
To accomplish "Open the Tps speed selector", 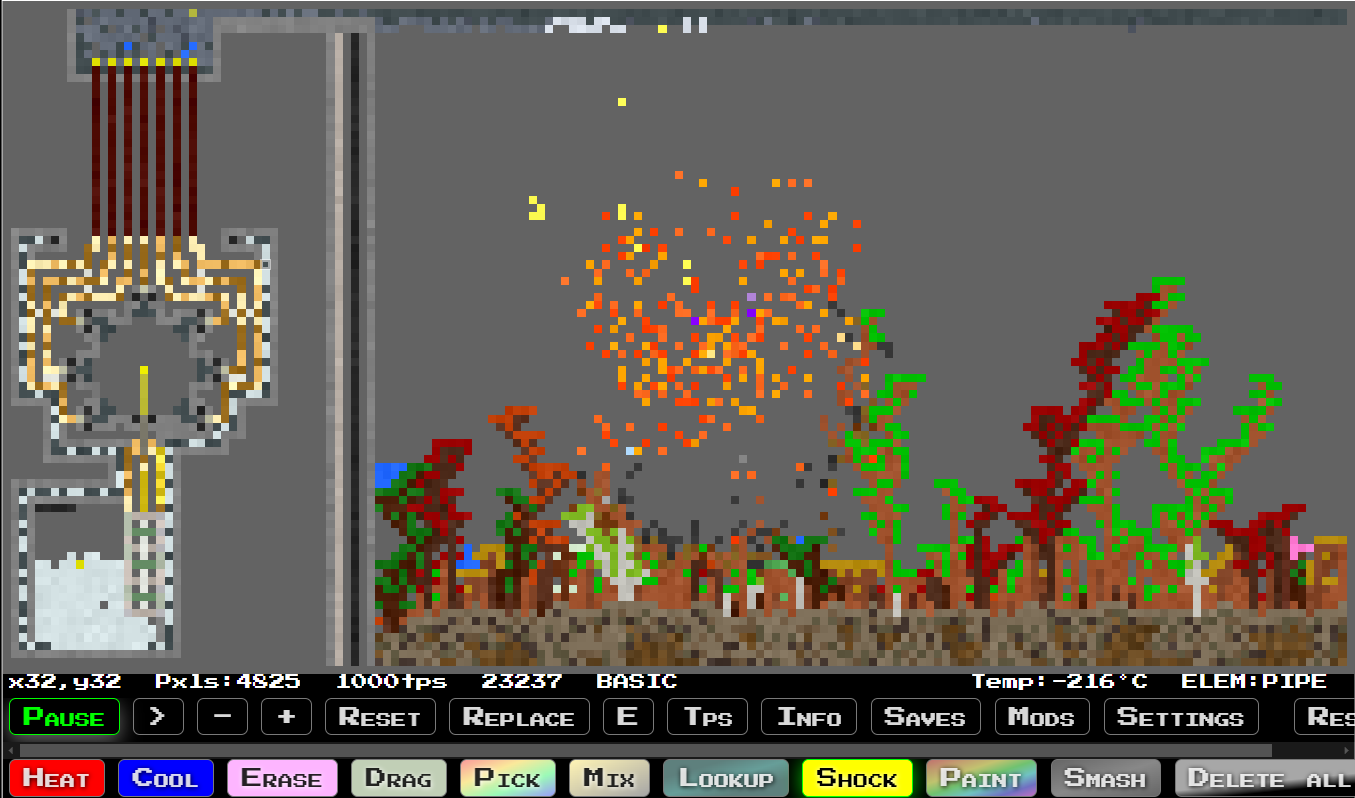I will coord(707,716).
